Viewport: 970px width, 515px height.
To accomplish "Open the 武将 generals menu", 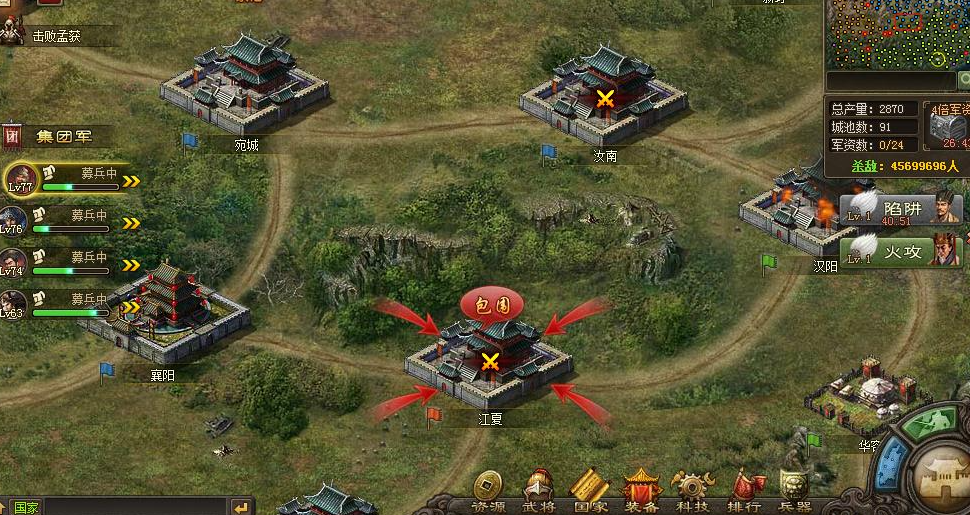I will pos(539,490).
